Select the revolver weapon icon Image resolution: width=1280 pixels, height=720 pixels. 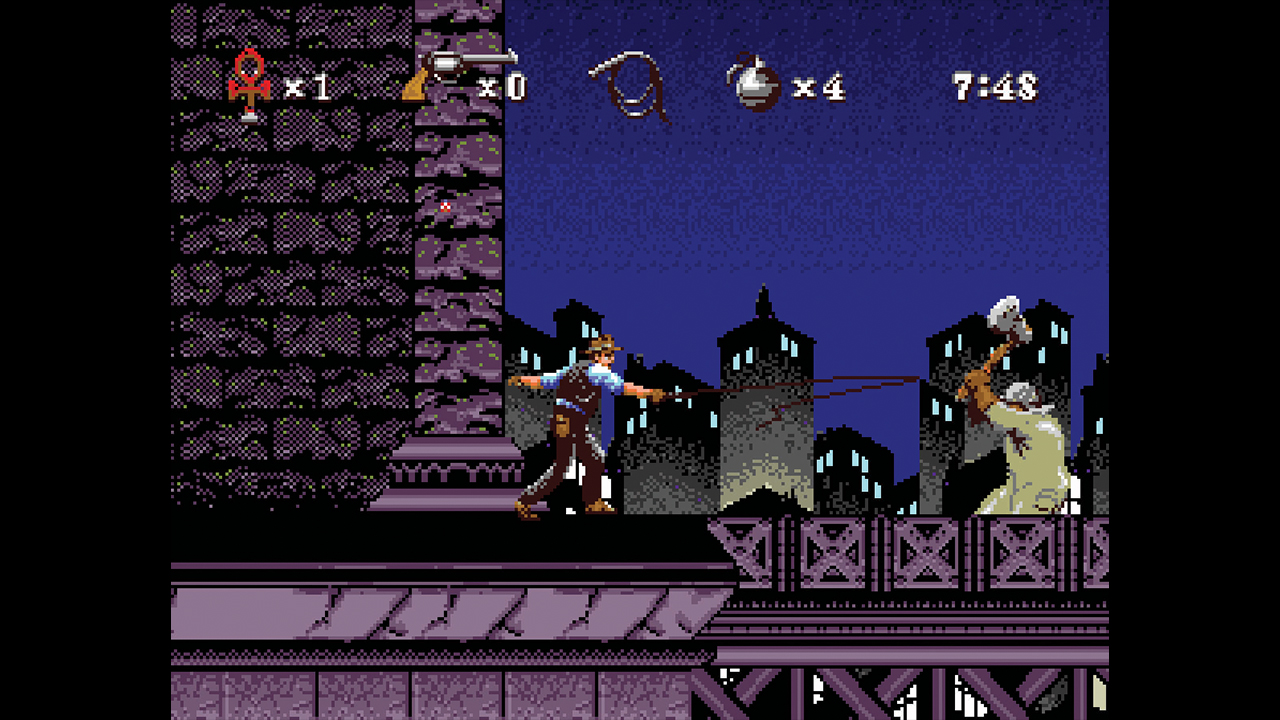tap(458, 75)
